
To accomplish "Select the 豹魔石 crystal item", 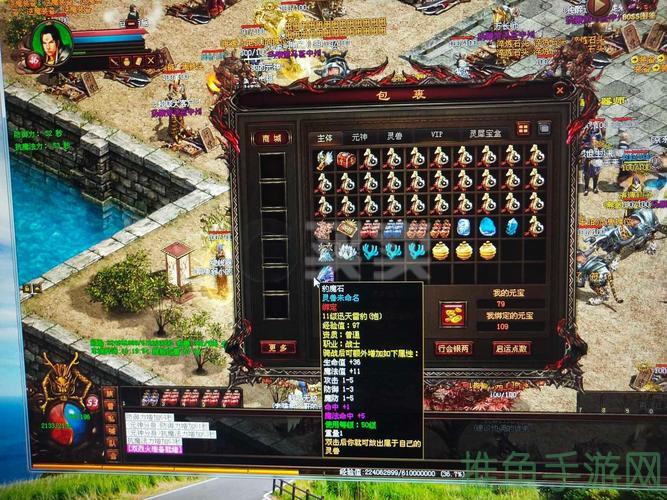I will (x=325, y=274).
